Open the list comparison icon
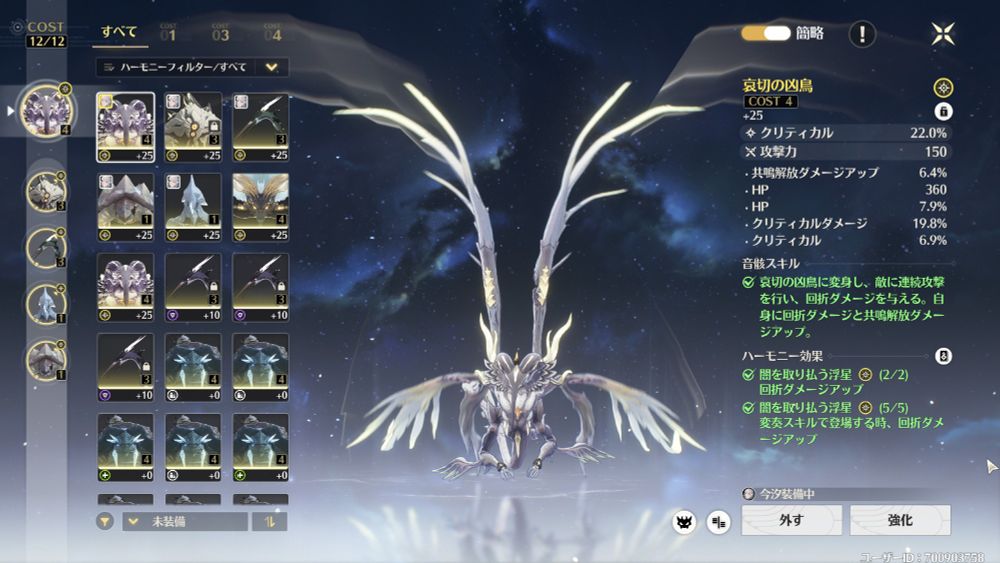This screenshot has width=1000, height=563. [x=718, y=521]
